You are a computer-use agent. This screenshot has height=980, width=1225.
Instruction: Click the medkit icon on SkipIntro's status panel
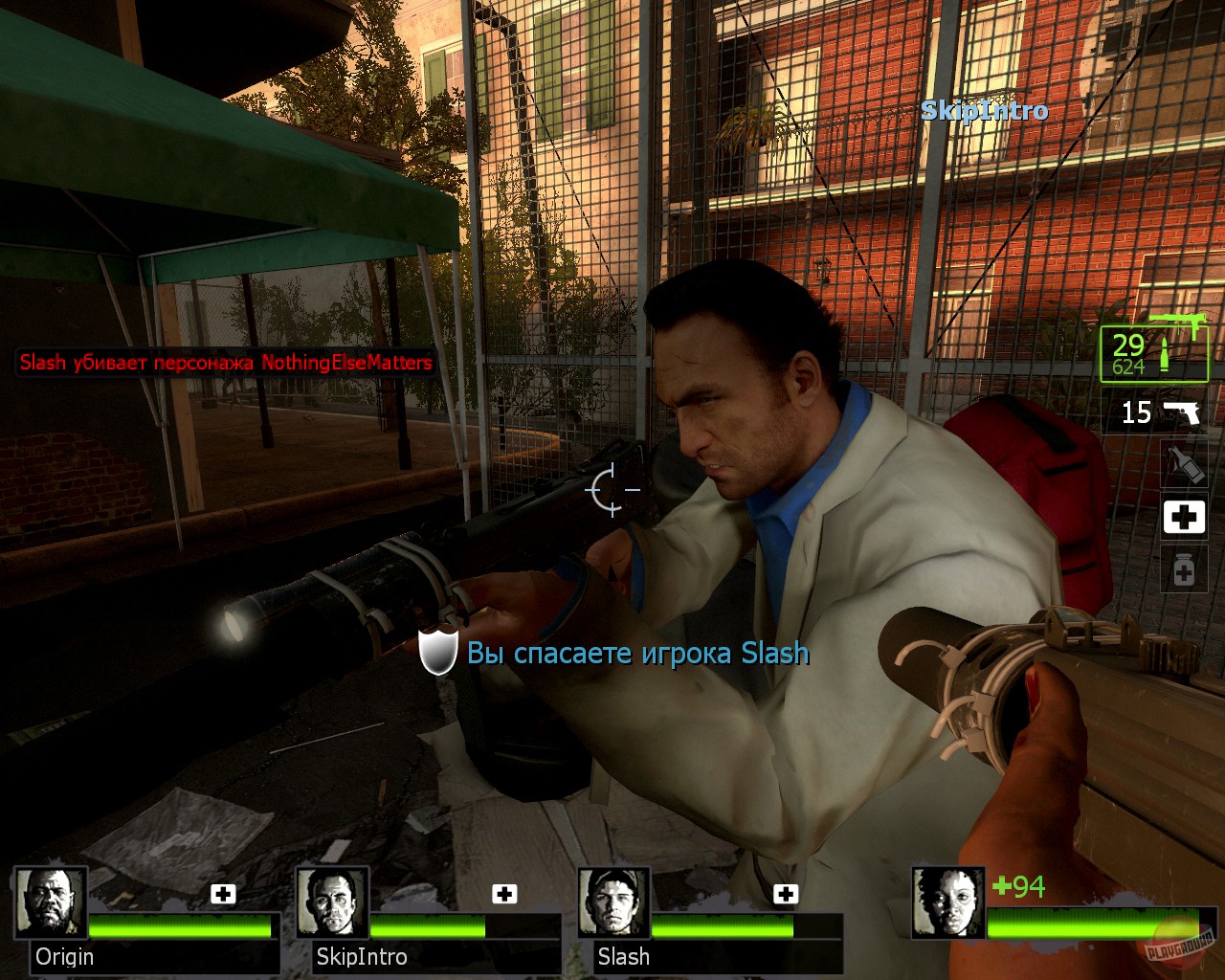(504, 894)
